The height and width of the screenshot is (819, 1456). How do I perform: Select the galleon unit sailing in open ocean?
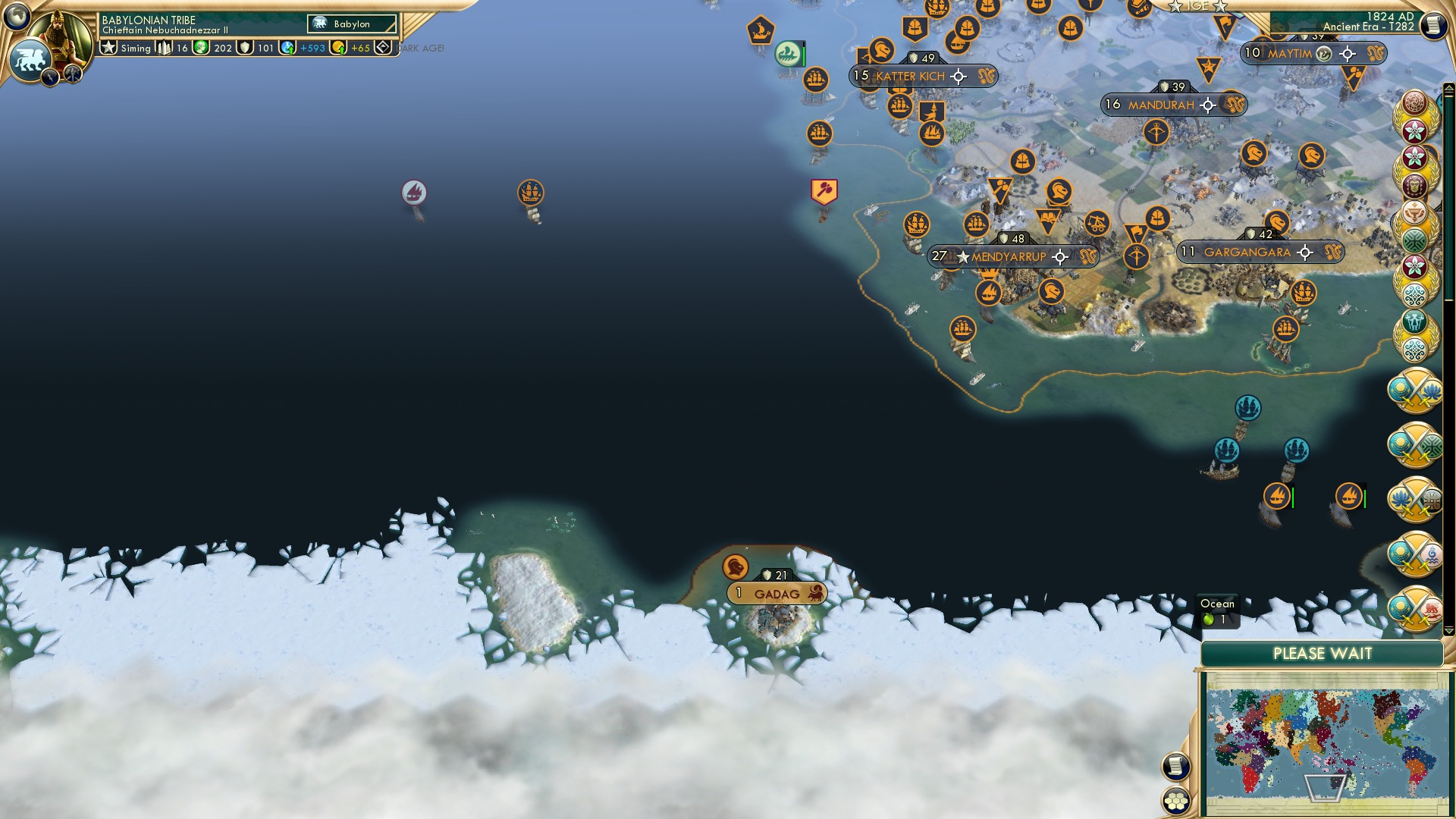[x=531, y=193]
